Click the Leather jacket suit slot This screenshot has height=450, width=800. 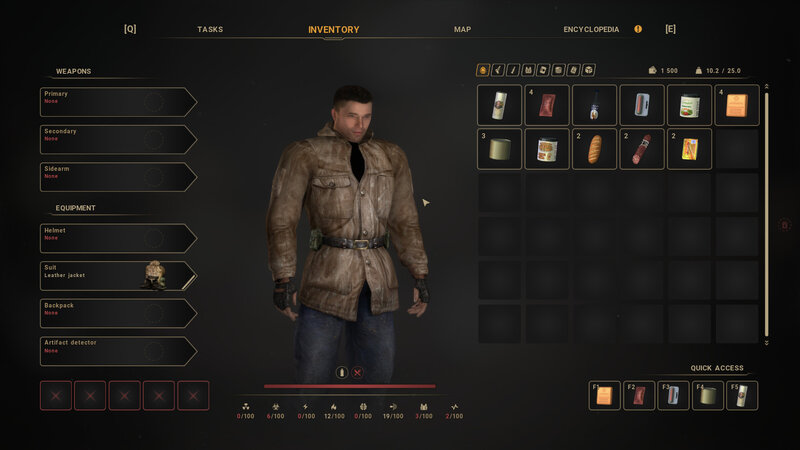118,276
